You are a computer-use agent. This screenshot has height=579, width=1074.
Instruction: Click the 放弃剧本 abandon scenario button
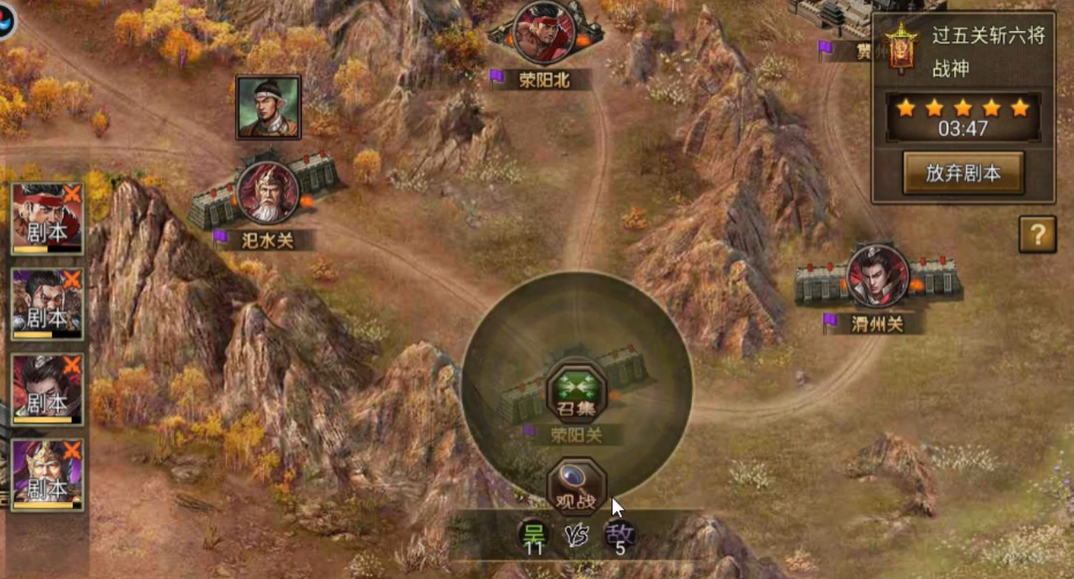click(963, 172)
